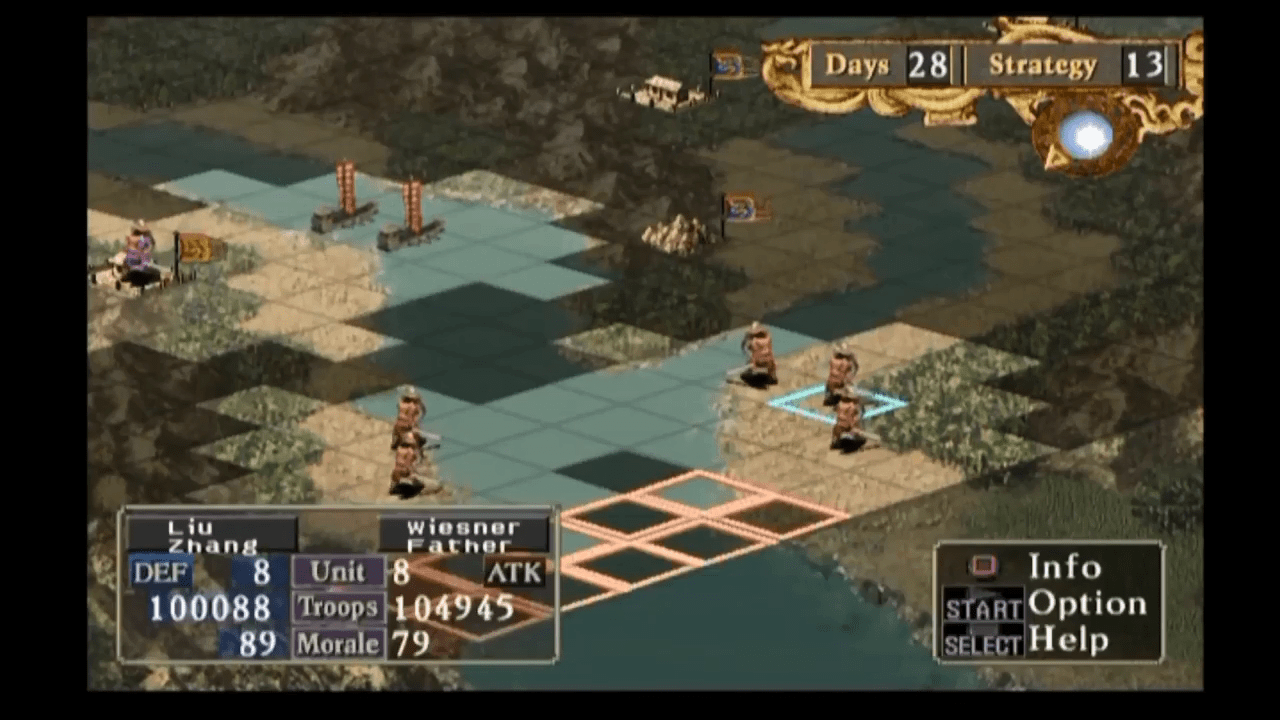This screenshot has height=720, width=1280.
Task: Select the Liu Zhang defender name plate
Action: 212,535
